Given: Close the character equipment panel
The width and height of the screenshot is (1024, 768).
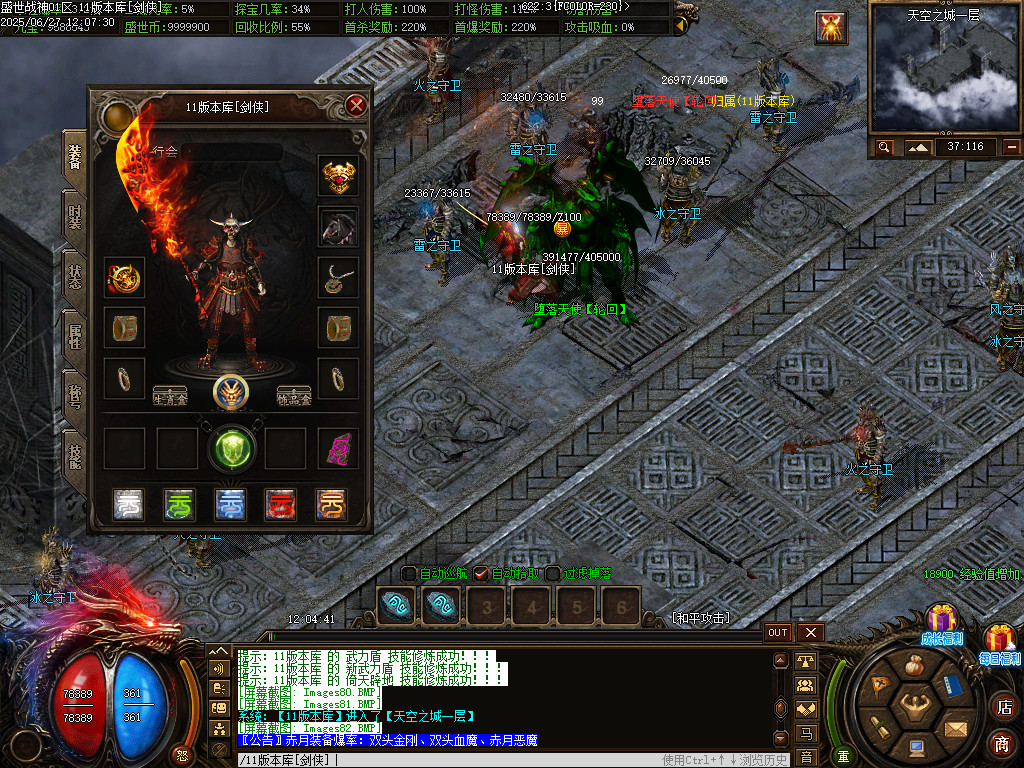Looking at the screenshot, I should tap(356, 105).
